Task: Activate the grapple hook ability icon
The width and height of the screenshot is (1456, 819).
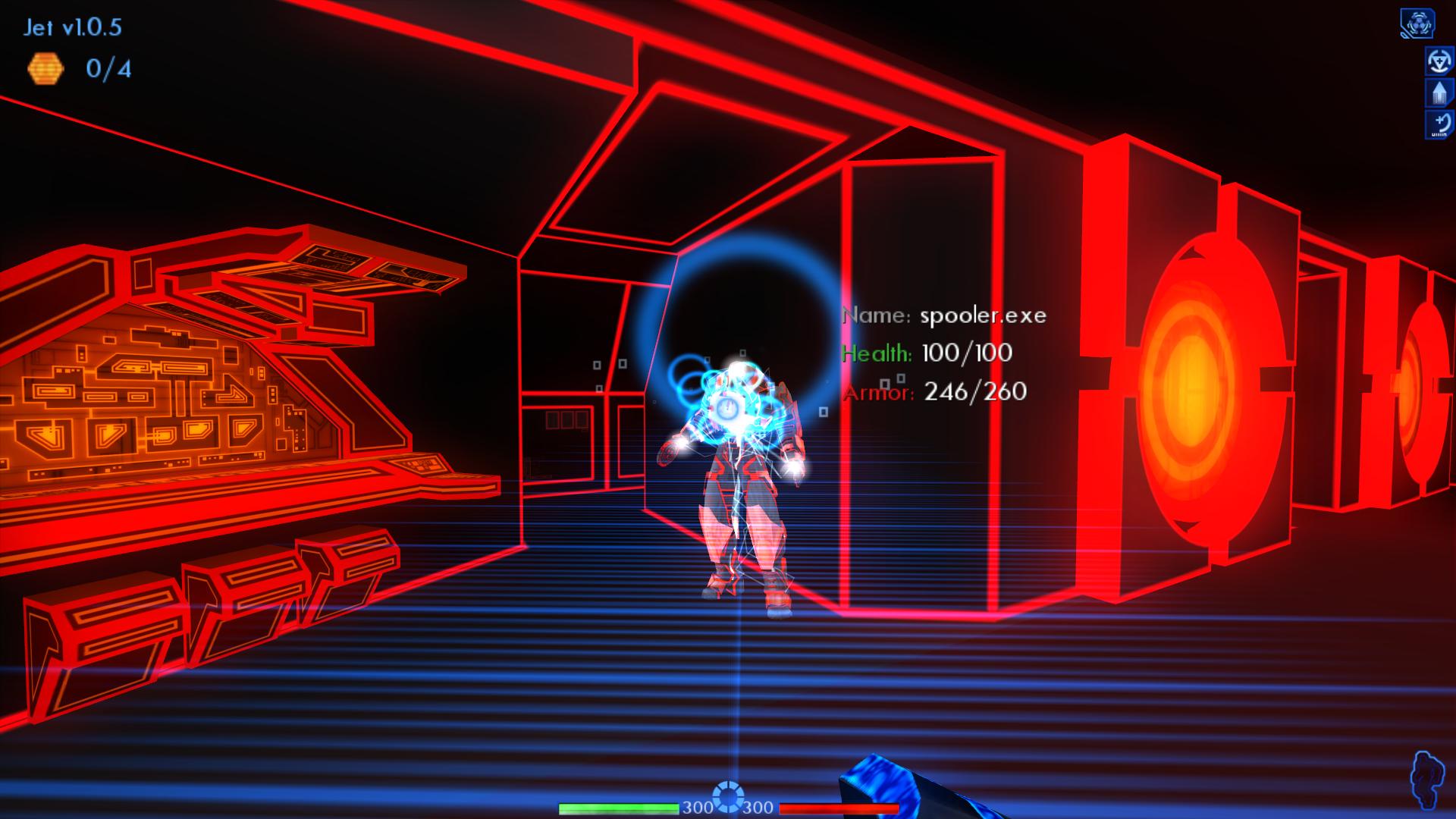Action: 1438,124
